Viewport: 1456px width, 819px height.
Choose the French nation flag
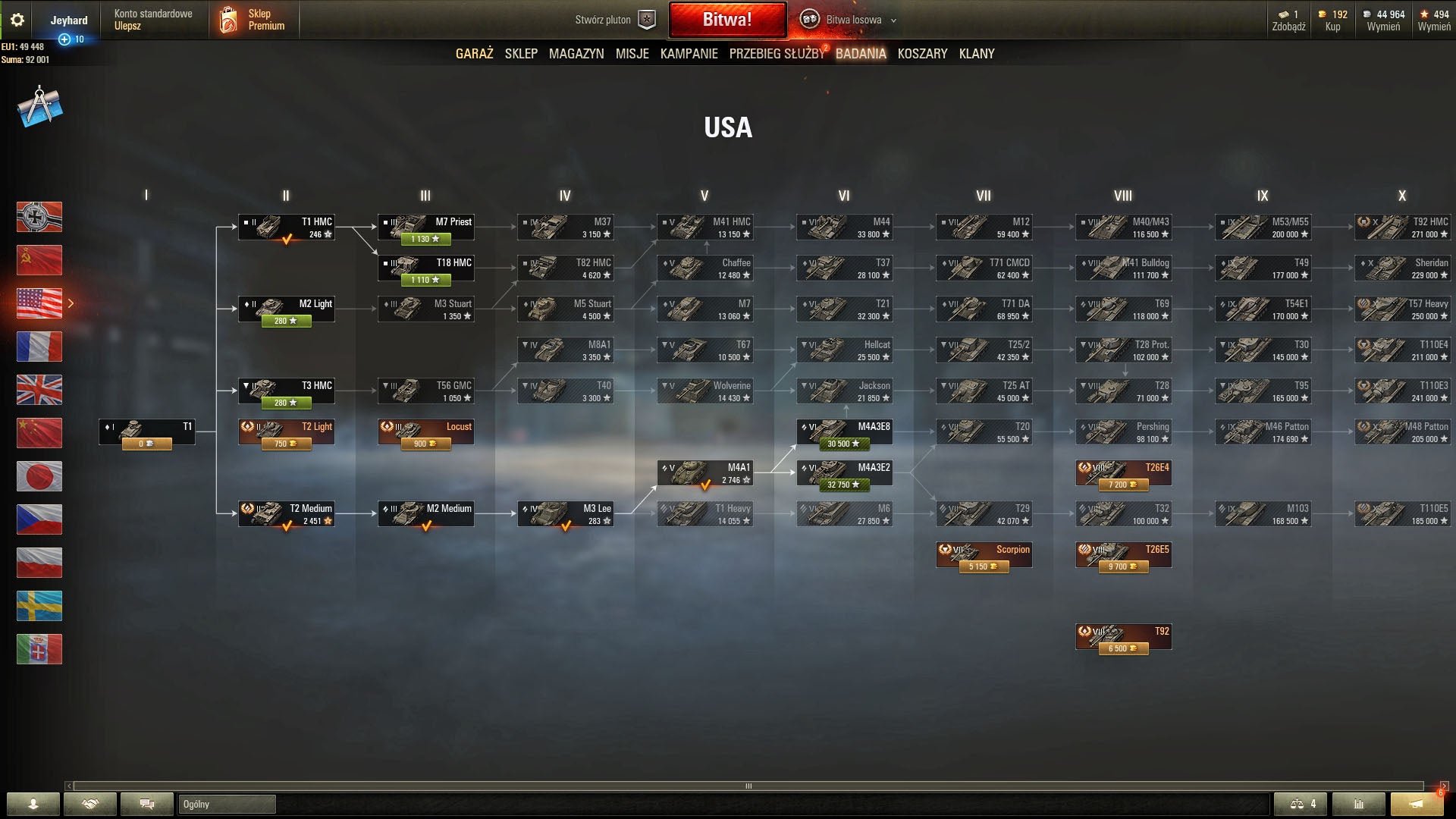tap(39, 347)
